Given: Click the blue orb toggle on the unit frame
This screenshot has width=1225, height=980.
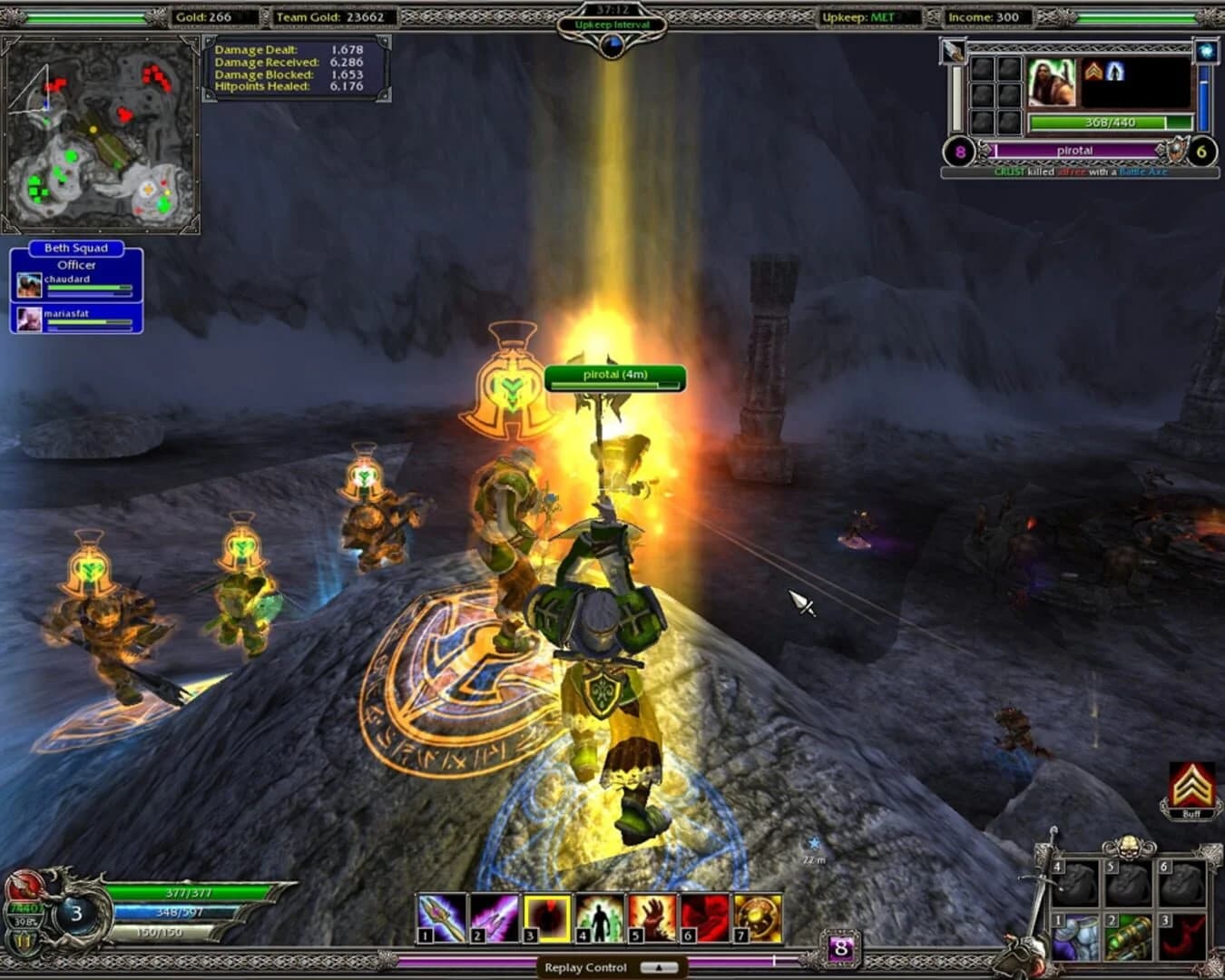Looking at the screenshot, I should [1207, 51].
